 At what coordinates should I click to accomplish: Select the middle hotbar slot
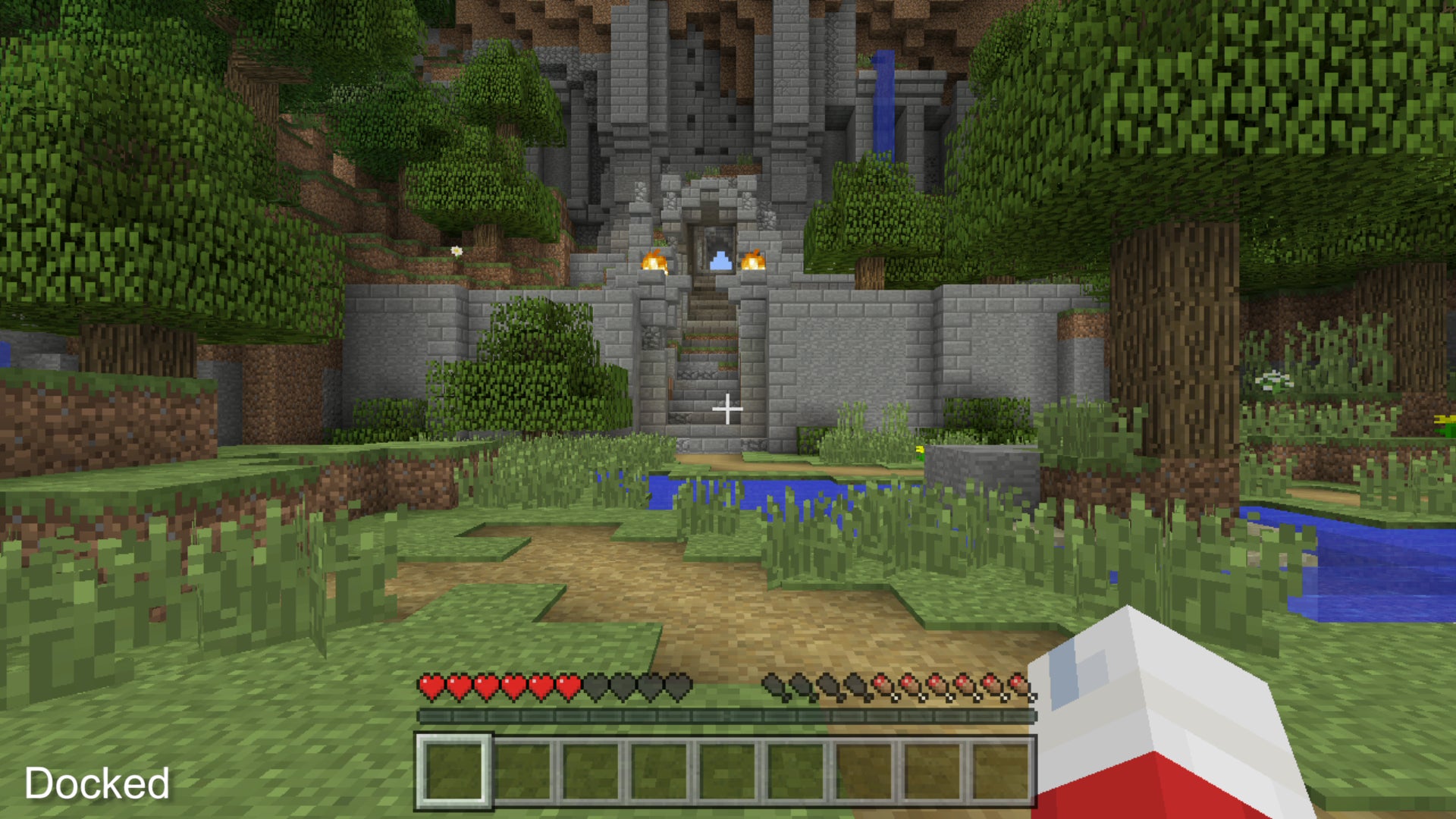click(x=728, y=766)
